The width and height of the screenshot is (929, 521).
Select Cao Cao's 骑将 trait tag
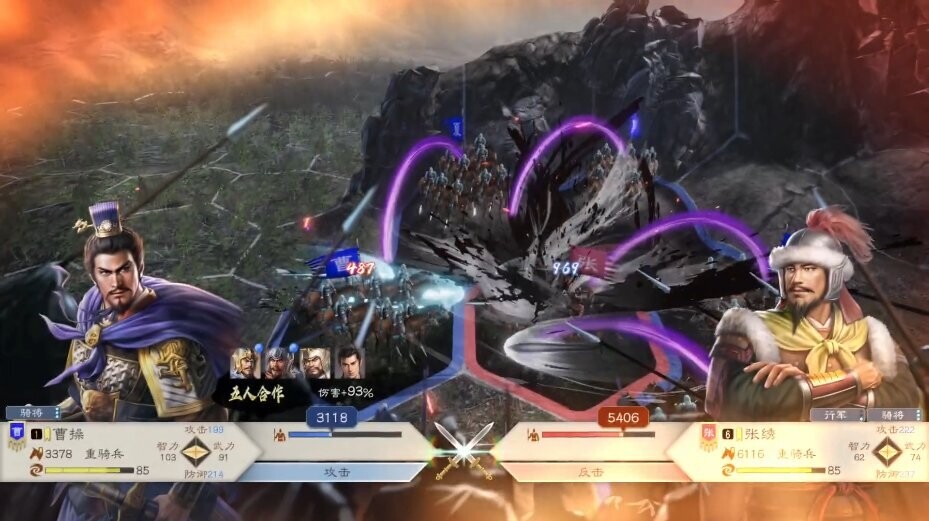[x=31, y=412]
